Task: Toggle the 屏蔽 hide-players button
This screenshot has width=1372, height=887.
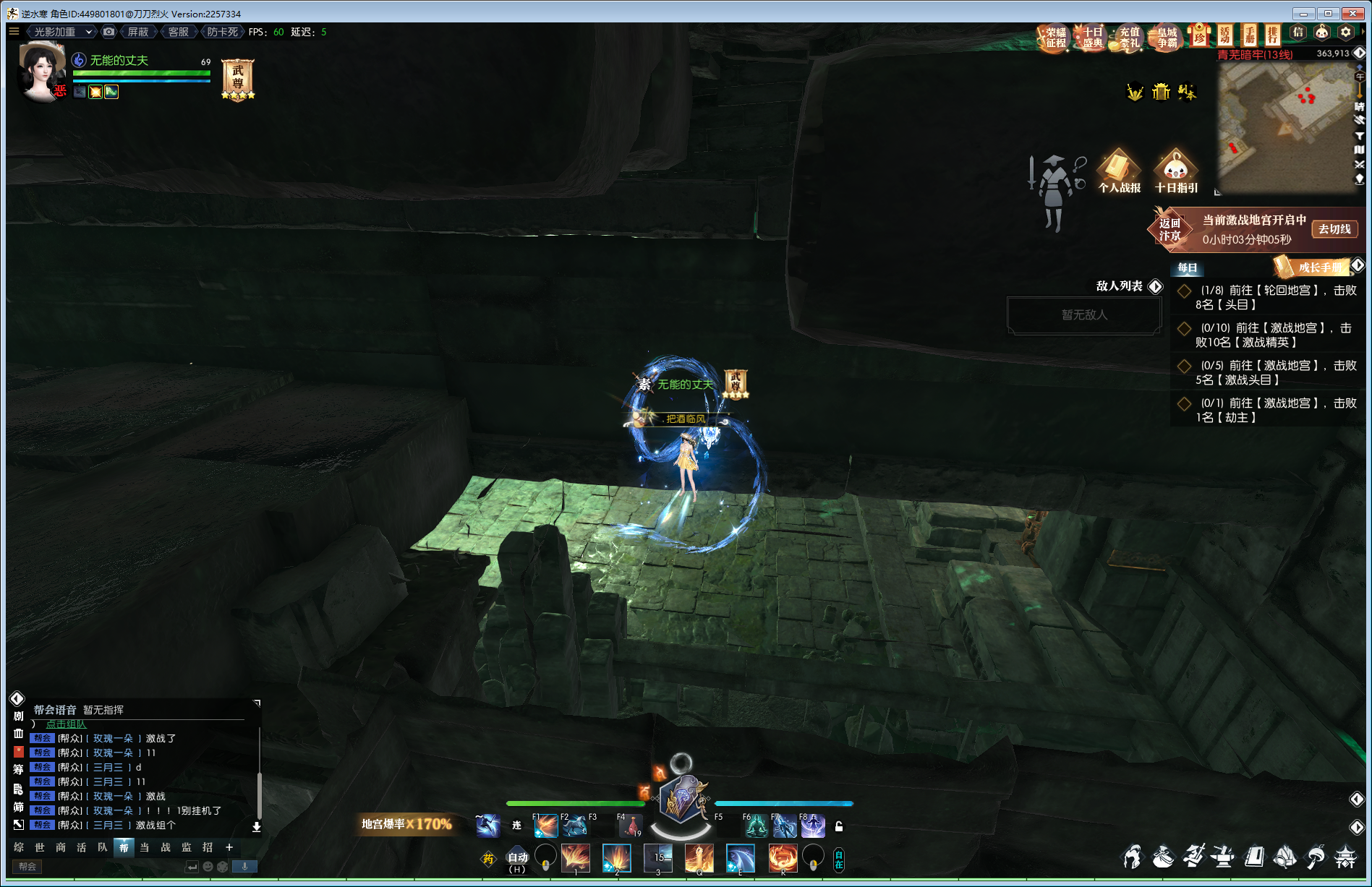Action: [137, 32]
